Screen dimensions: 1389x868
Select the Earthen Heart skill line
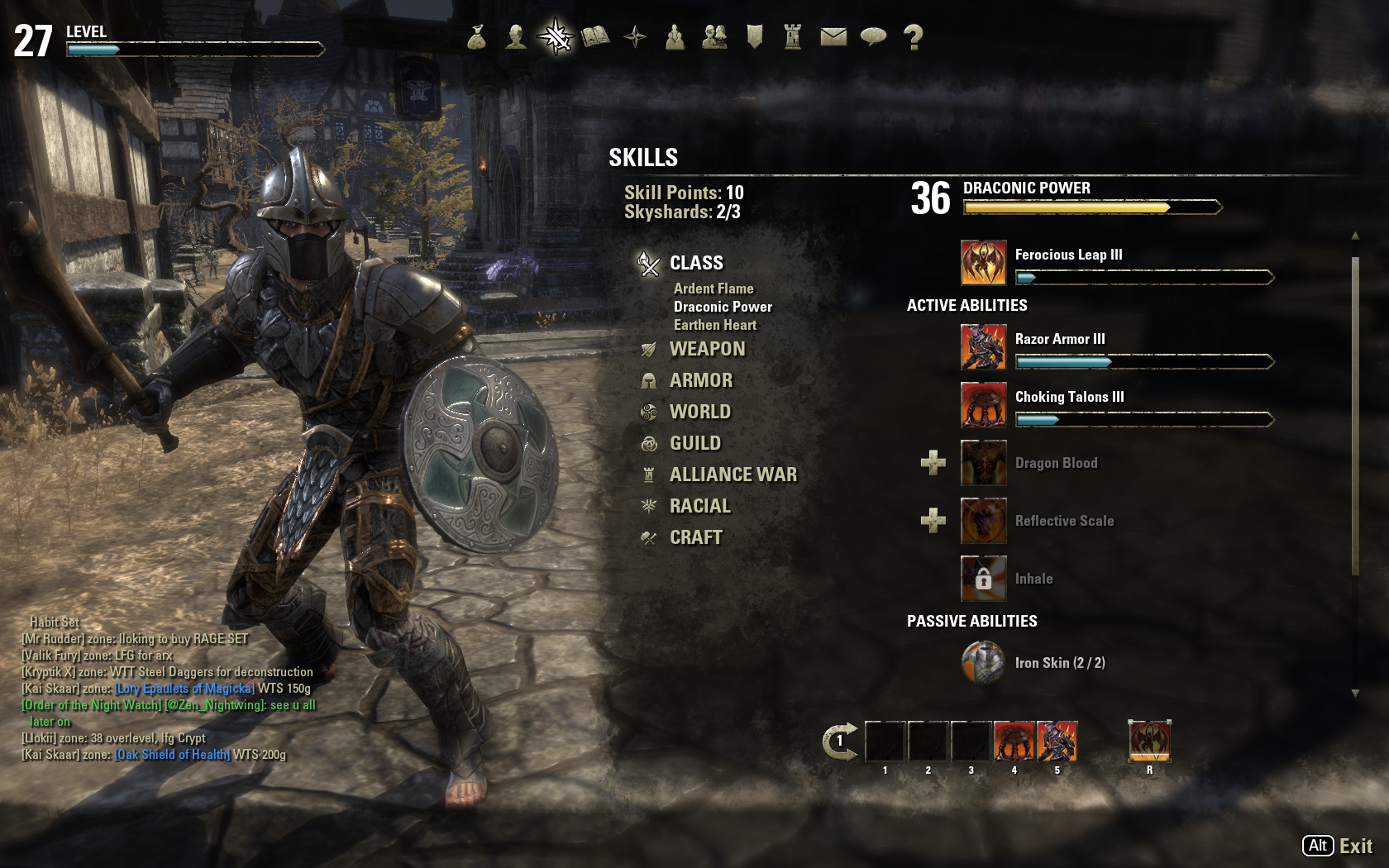[715, 325]
